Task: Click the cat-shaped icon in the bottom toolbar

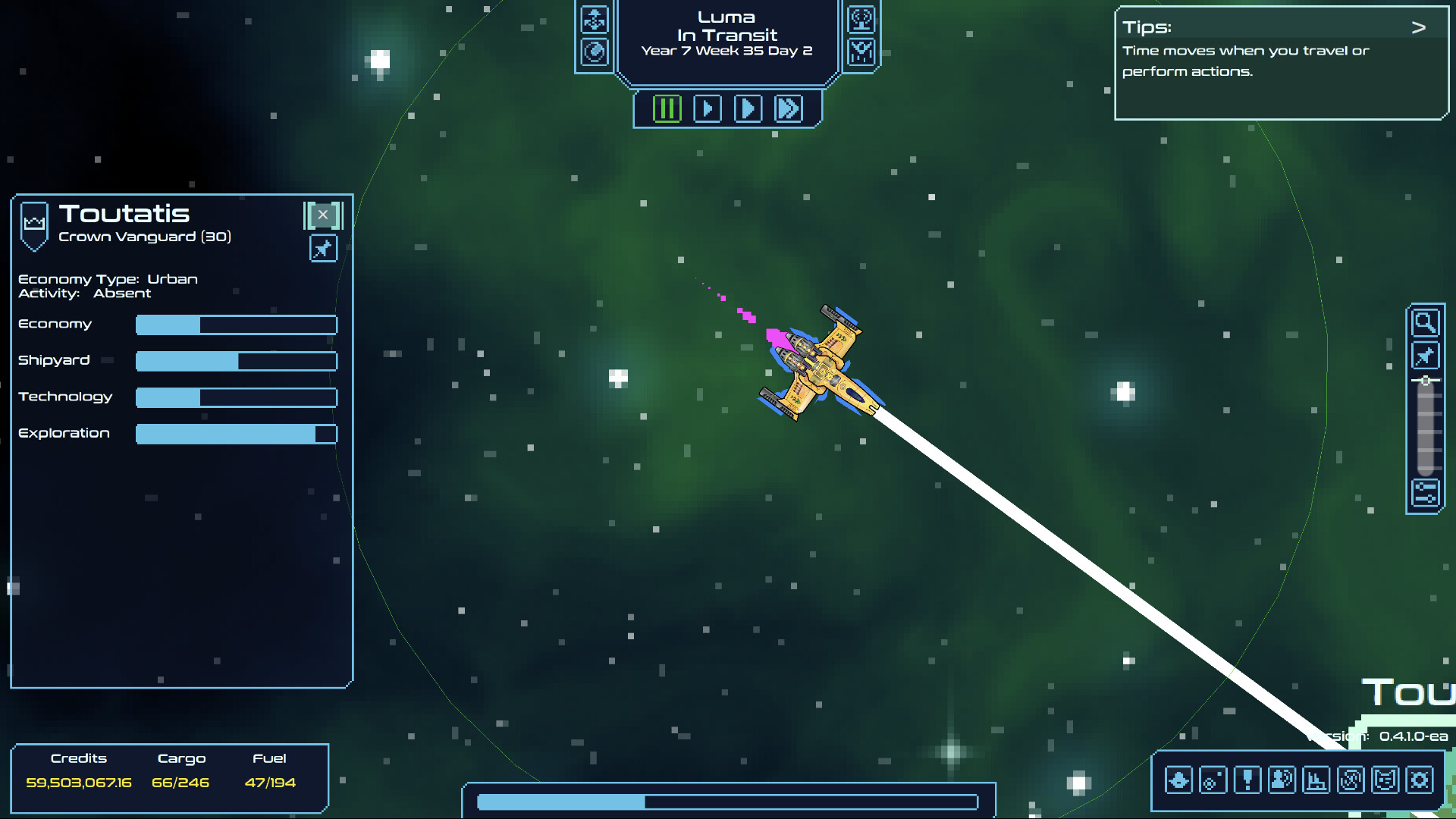Action: pyautogui.click(x=1385, y=779)
